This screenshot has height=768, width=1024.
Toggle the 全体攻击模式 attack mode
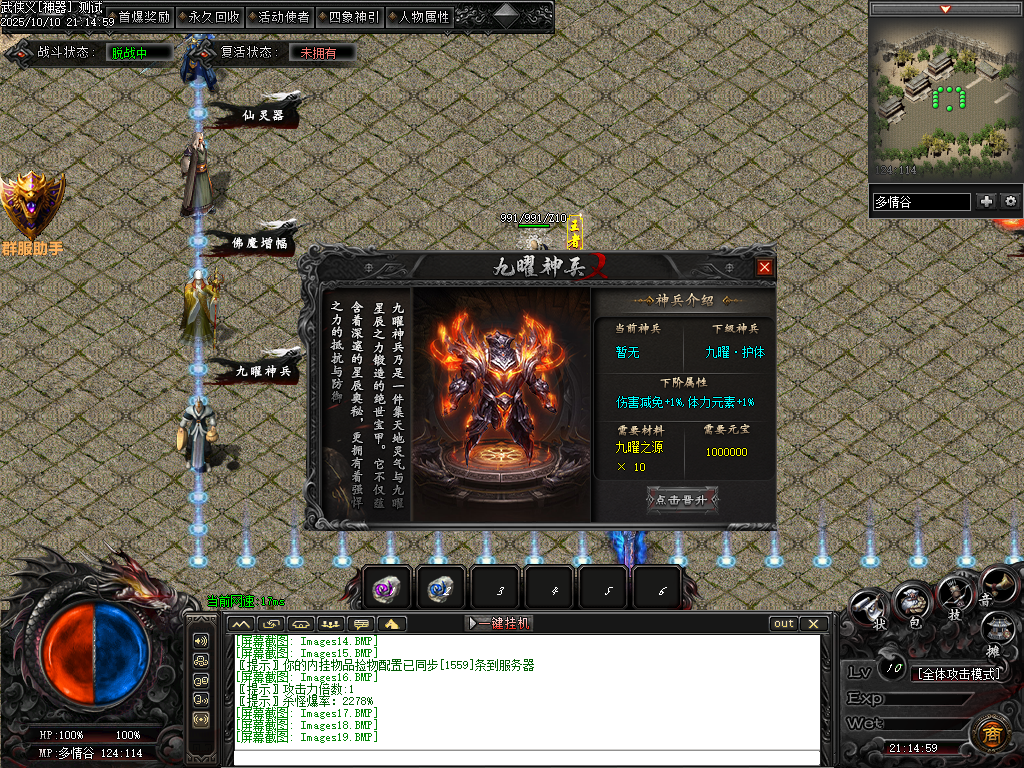[x=959, y=673]
